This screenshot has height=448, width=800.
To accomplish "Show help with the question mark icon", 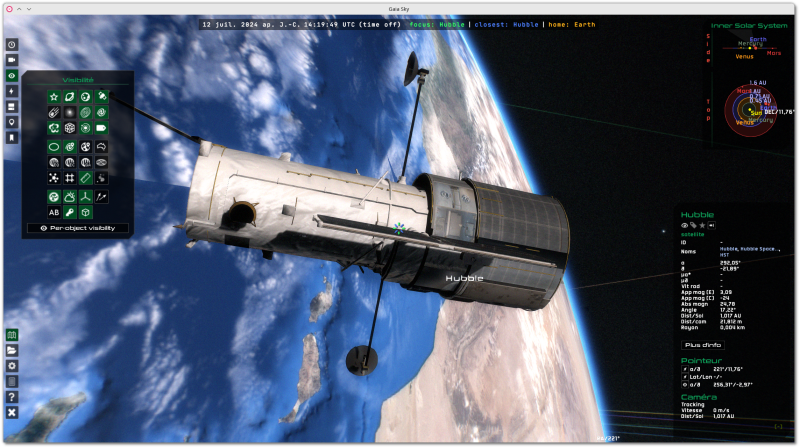I will tap(12, 396).
